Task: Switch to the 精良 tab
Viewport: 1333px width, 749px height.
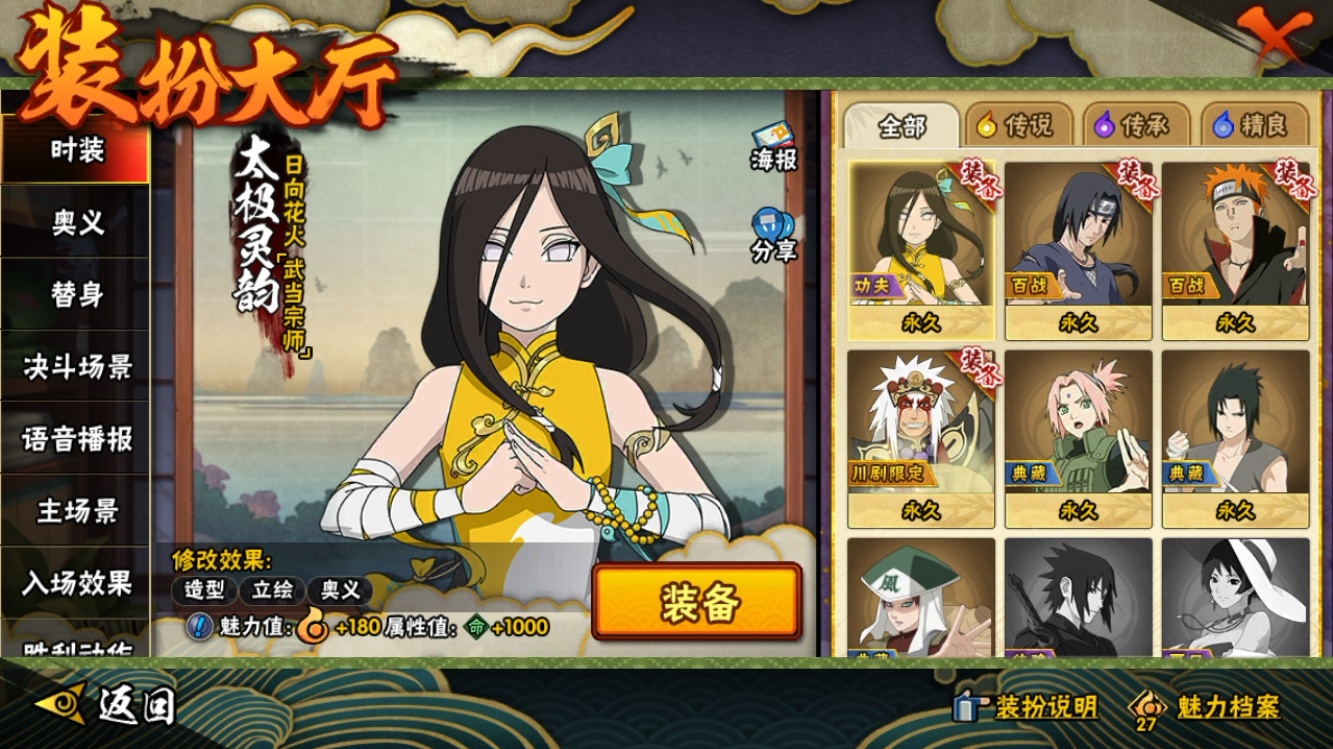Action: 1252,126
